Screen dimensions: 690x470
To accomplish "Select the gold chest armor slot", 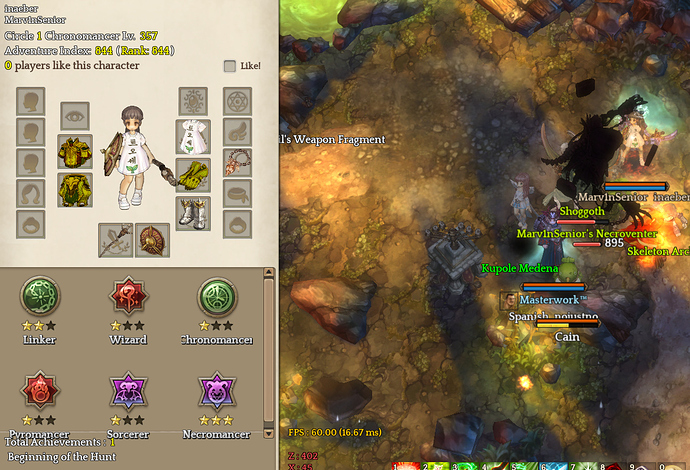I will click(x=75, y=152).
